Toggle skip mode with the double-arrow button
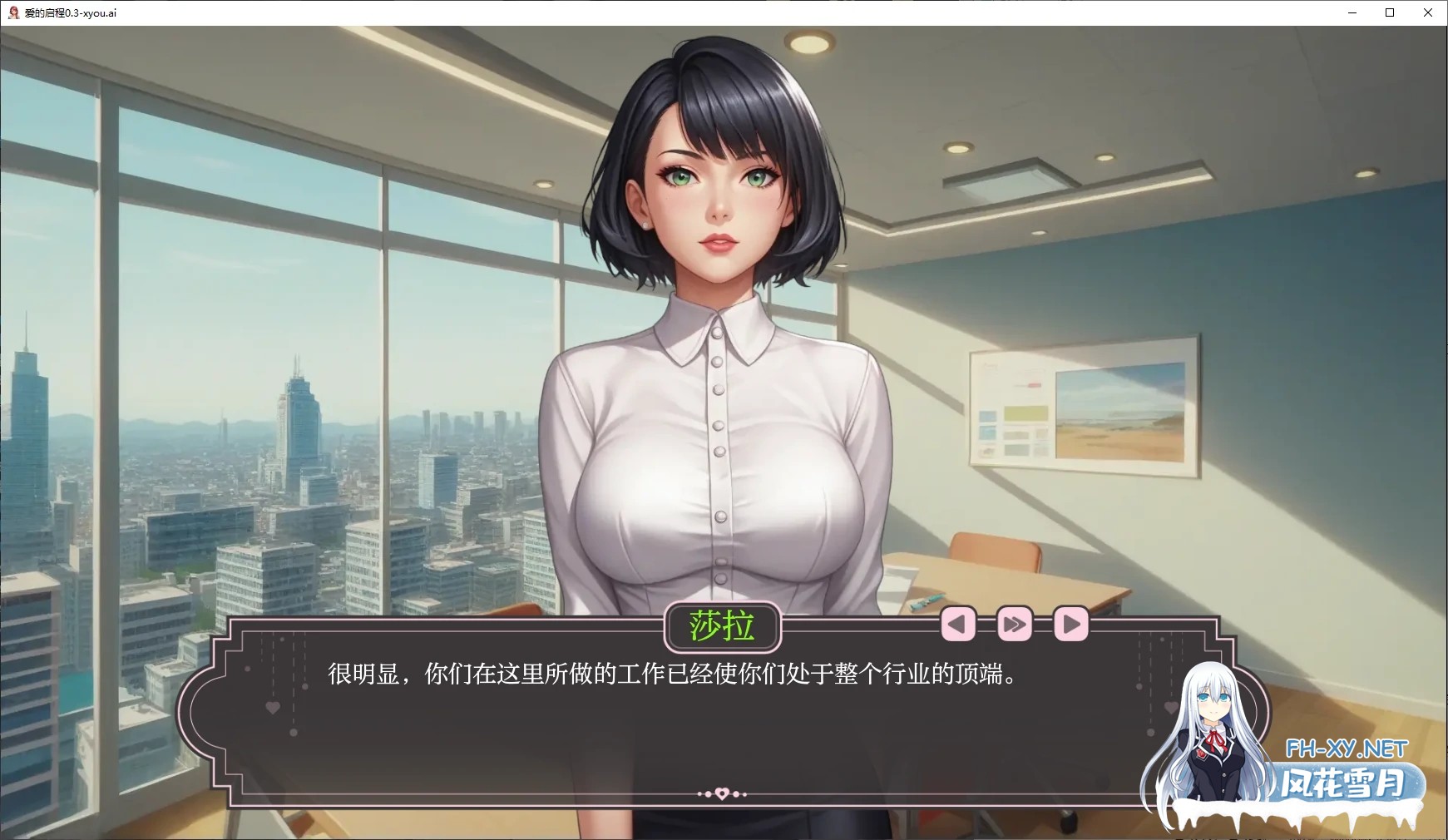1448x840 pixels. (x=1014, y=623)
